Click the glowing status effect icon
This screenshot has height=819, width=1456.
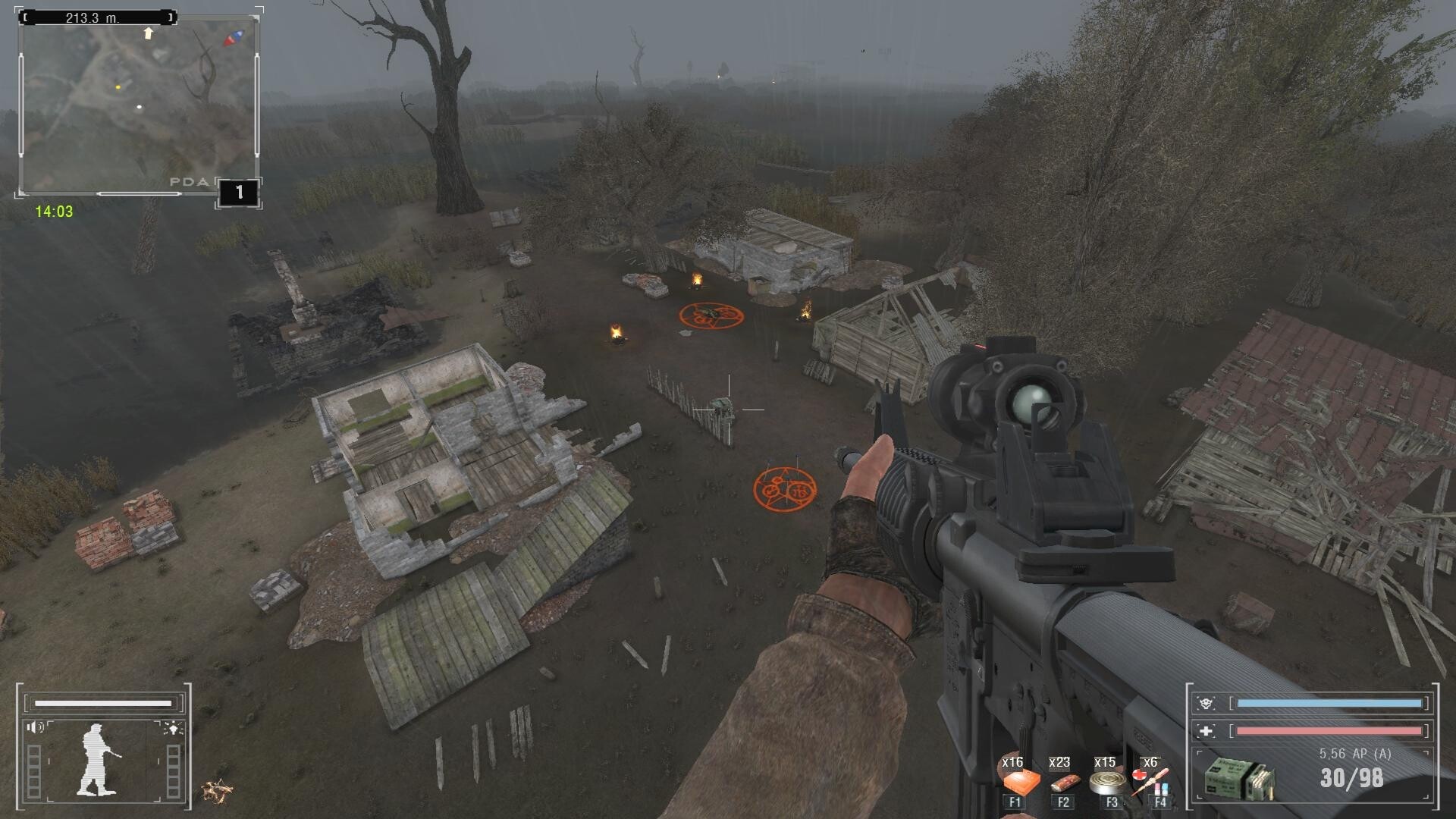[x=217, y=791]
